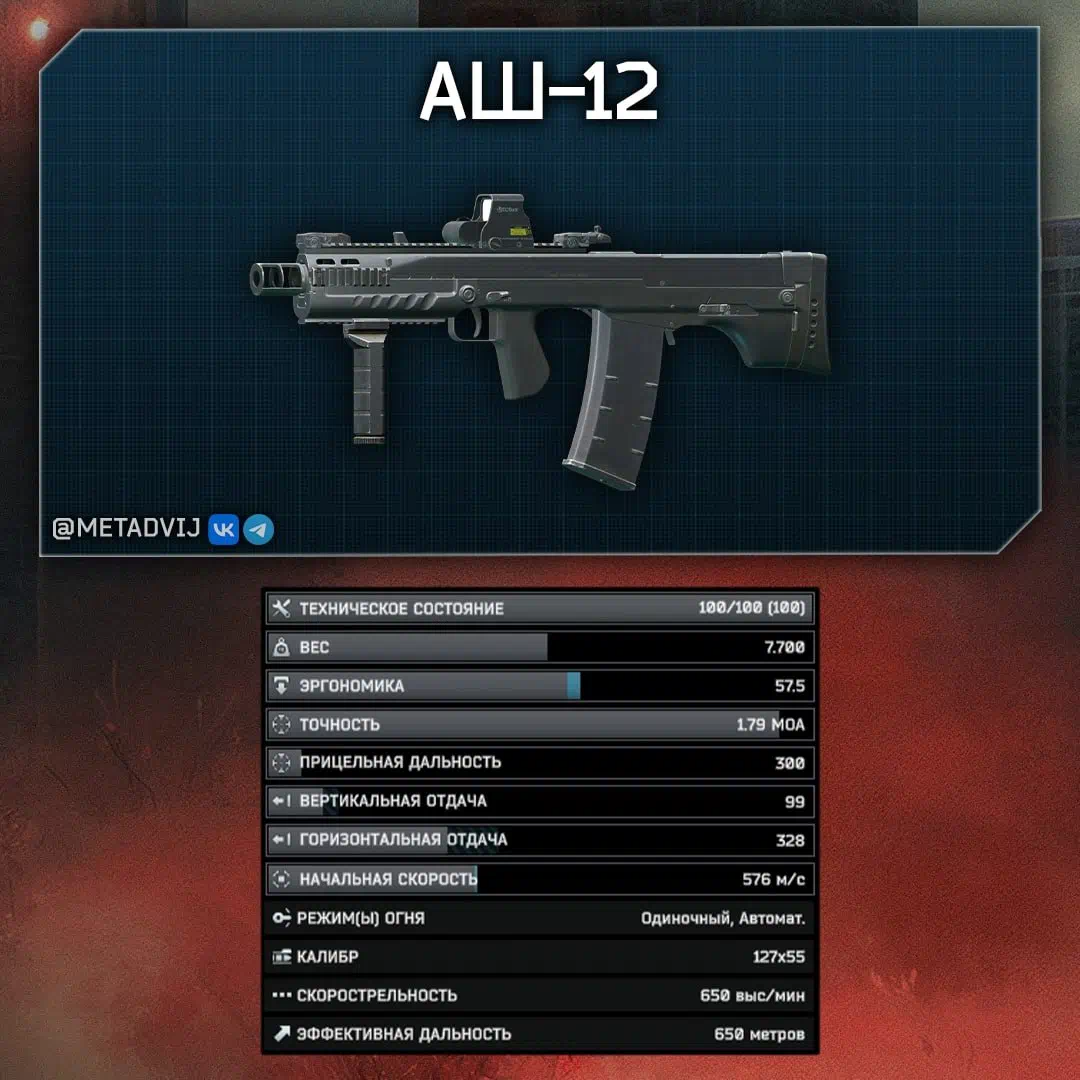The height and width of the screenshot is (1080, 1080).
Task: Open the VK social link icon
Action: pos(223,530)
